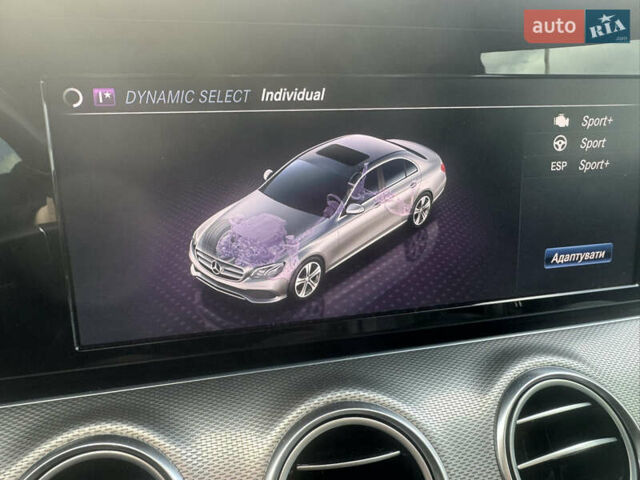Choose the steering wheel Sport setting
The image size is (640, 480).
[x=581, y=143]
